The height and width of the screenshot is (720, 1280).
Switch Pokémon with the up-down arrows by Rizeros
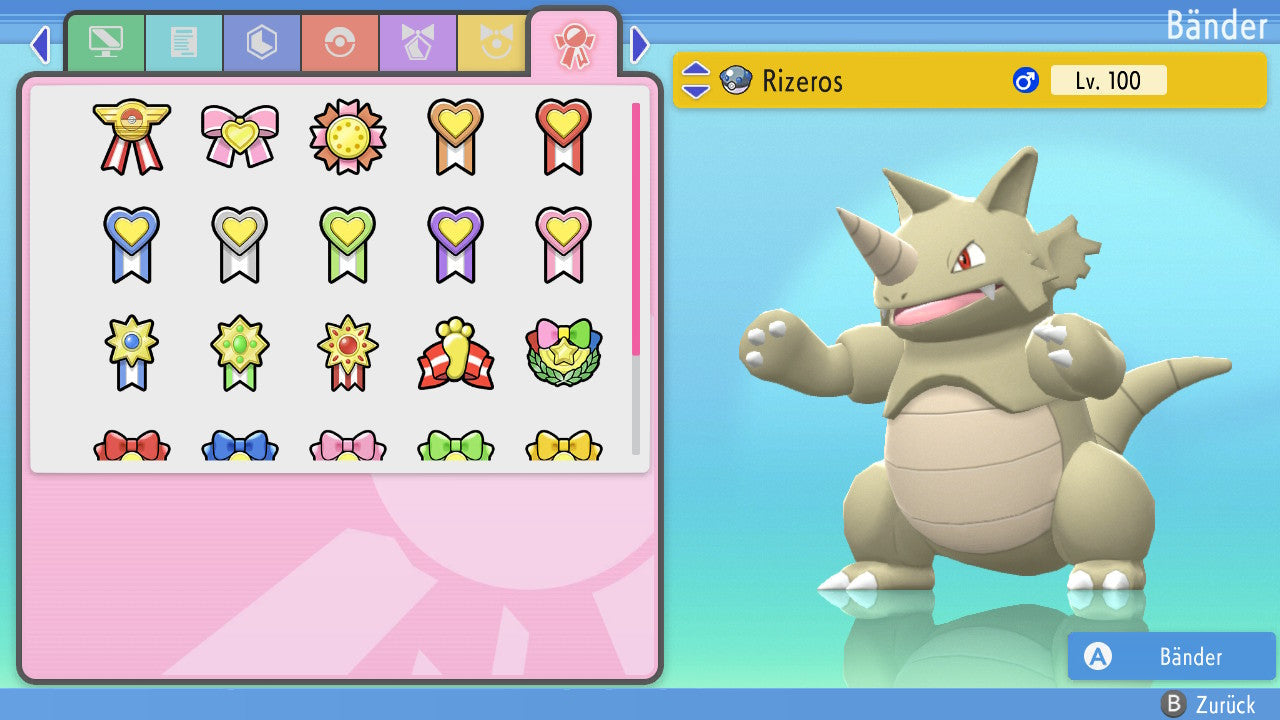tap(696, 81)
